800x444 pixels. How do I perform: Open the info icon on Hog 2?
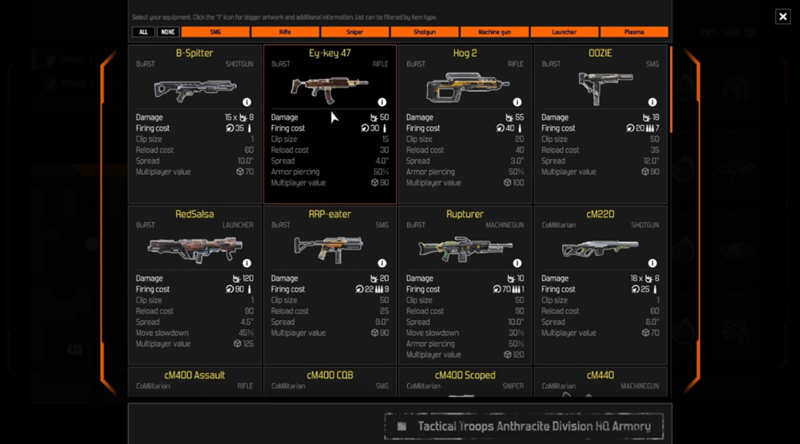516,102
